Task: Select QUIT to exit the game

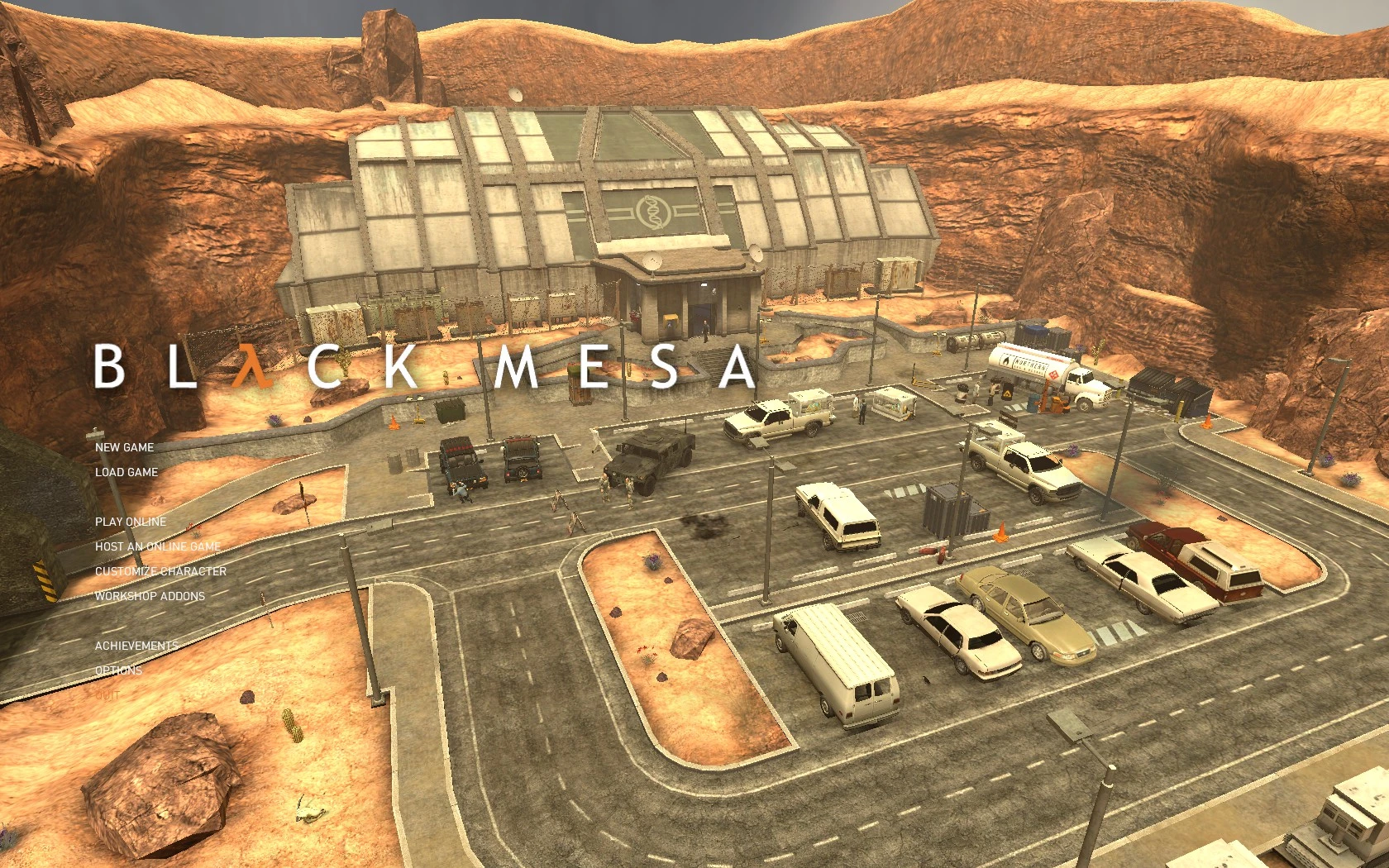Action: pos(108,695)
